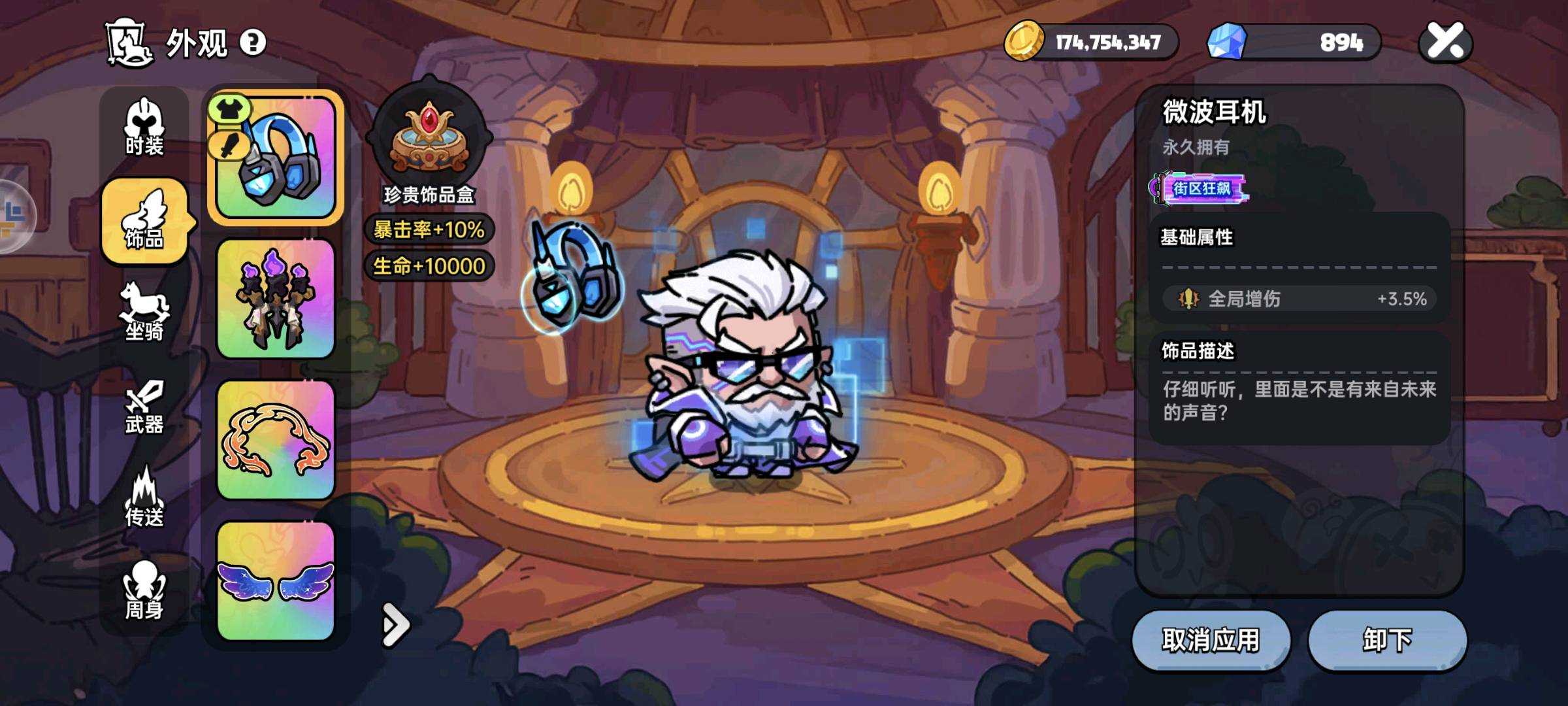This screenshot has width=1568, height=706.
Task: Choose the purple flame torches accessory
Action: [x=276, y=299]
